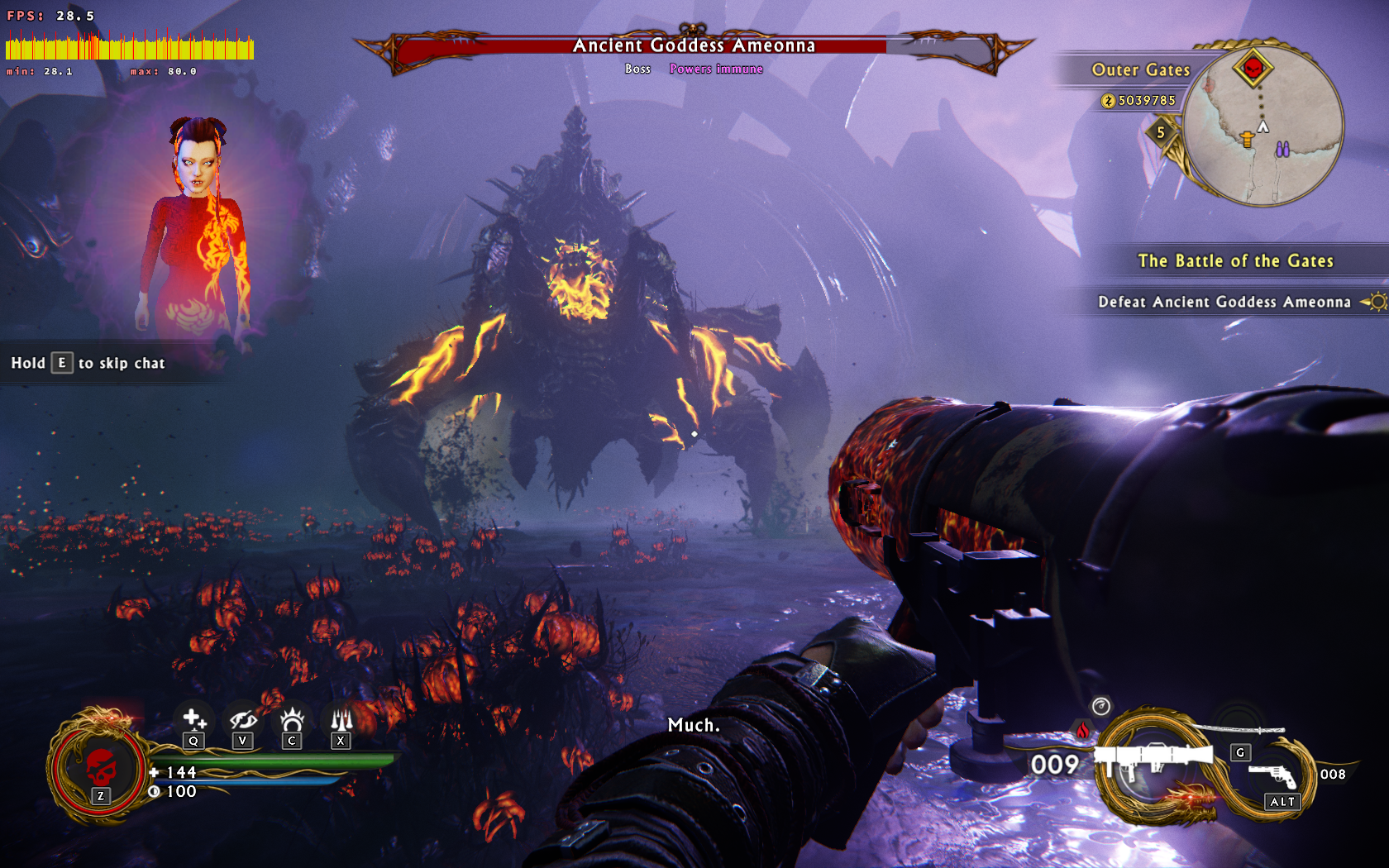Select the katana sword icon

coord(1240,729)
